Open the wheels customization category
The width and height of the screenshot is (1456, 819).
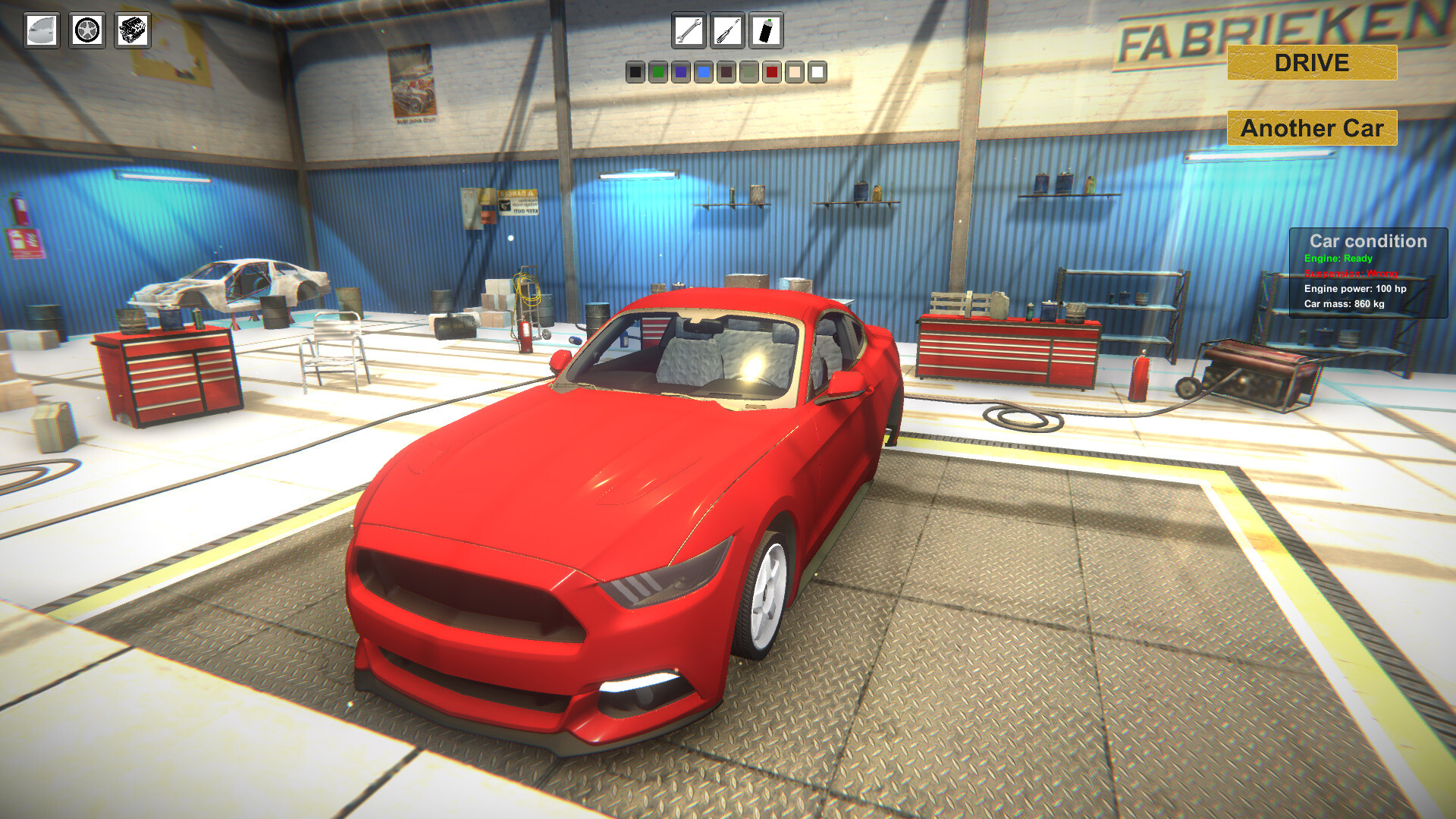(x=86, y=31)
